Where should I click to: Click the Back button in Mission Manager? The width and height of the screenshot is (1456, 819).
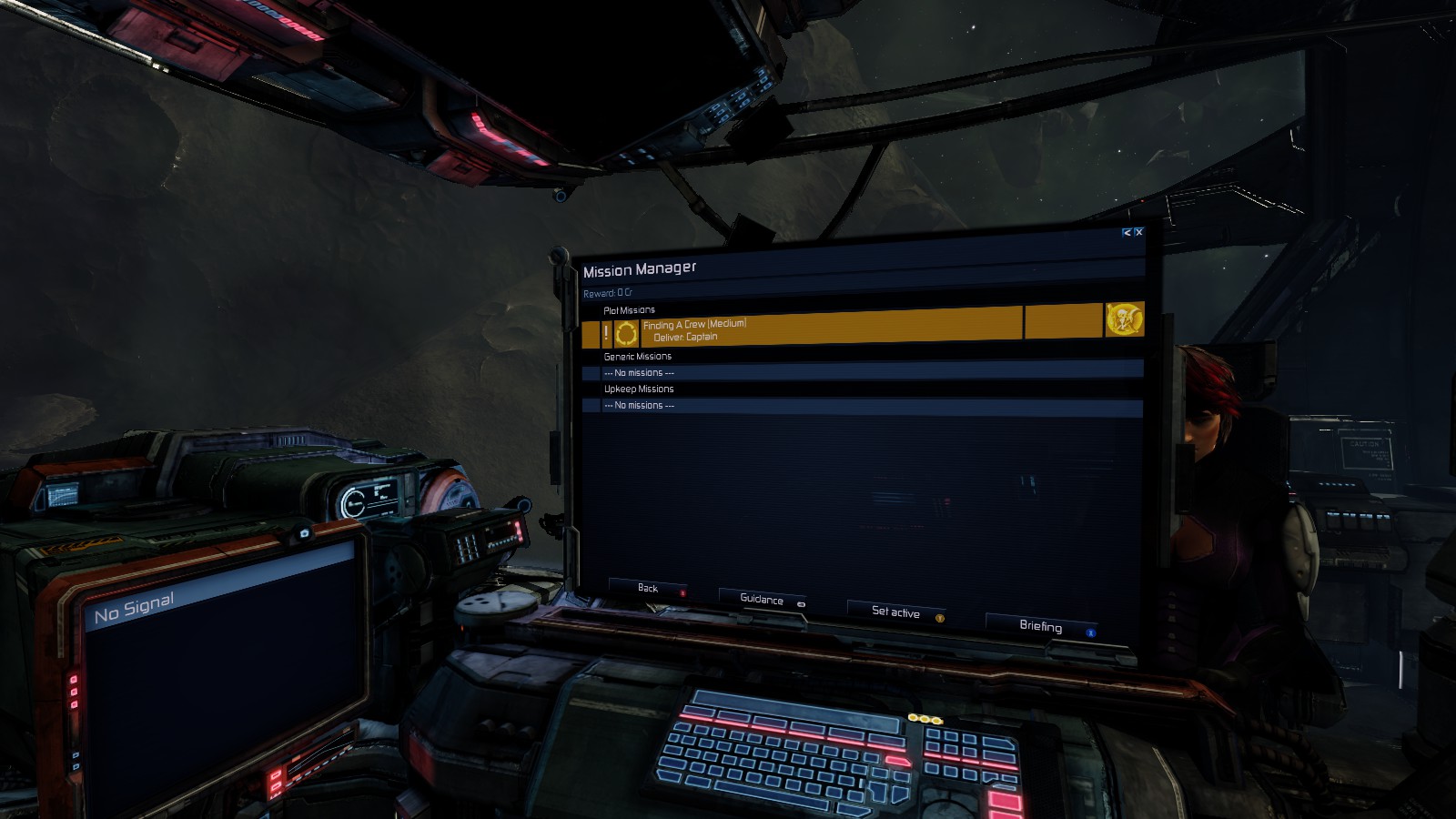648,589
